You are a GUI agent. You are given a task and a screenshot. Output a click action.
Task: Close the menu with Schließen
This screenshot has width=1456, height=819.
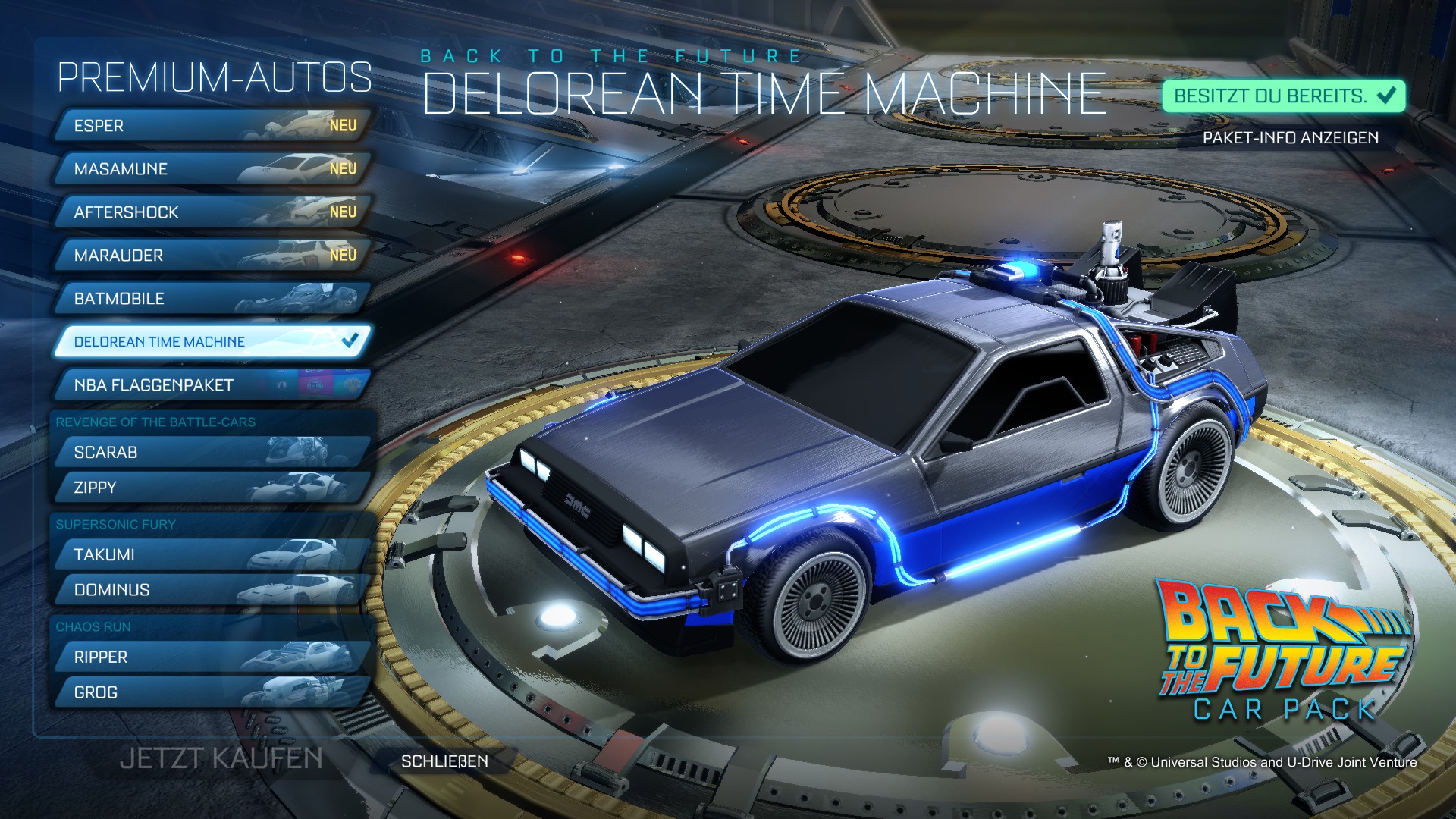tap(444, 761)
